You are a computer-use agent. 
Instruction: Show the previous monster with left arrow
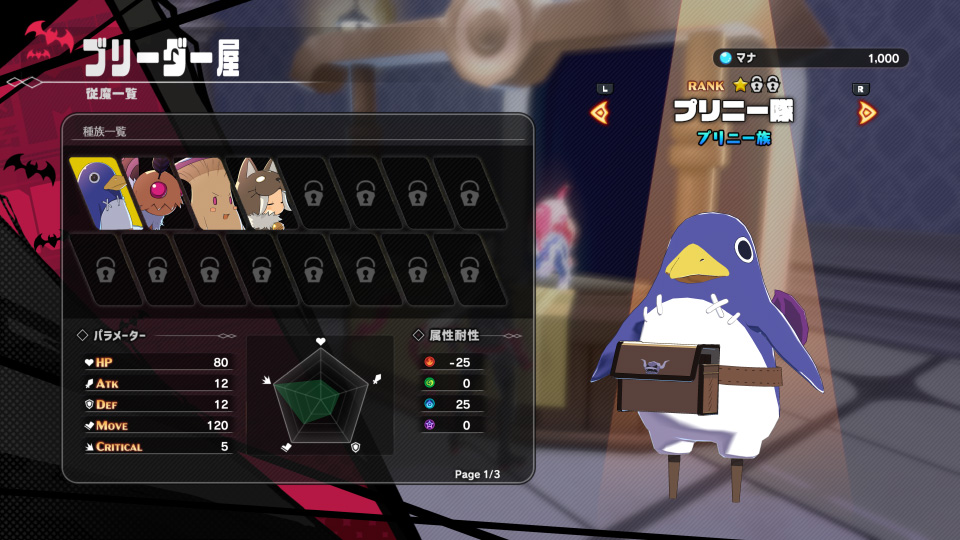[x=602, y=112]
